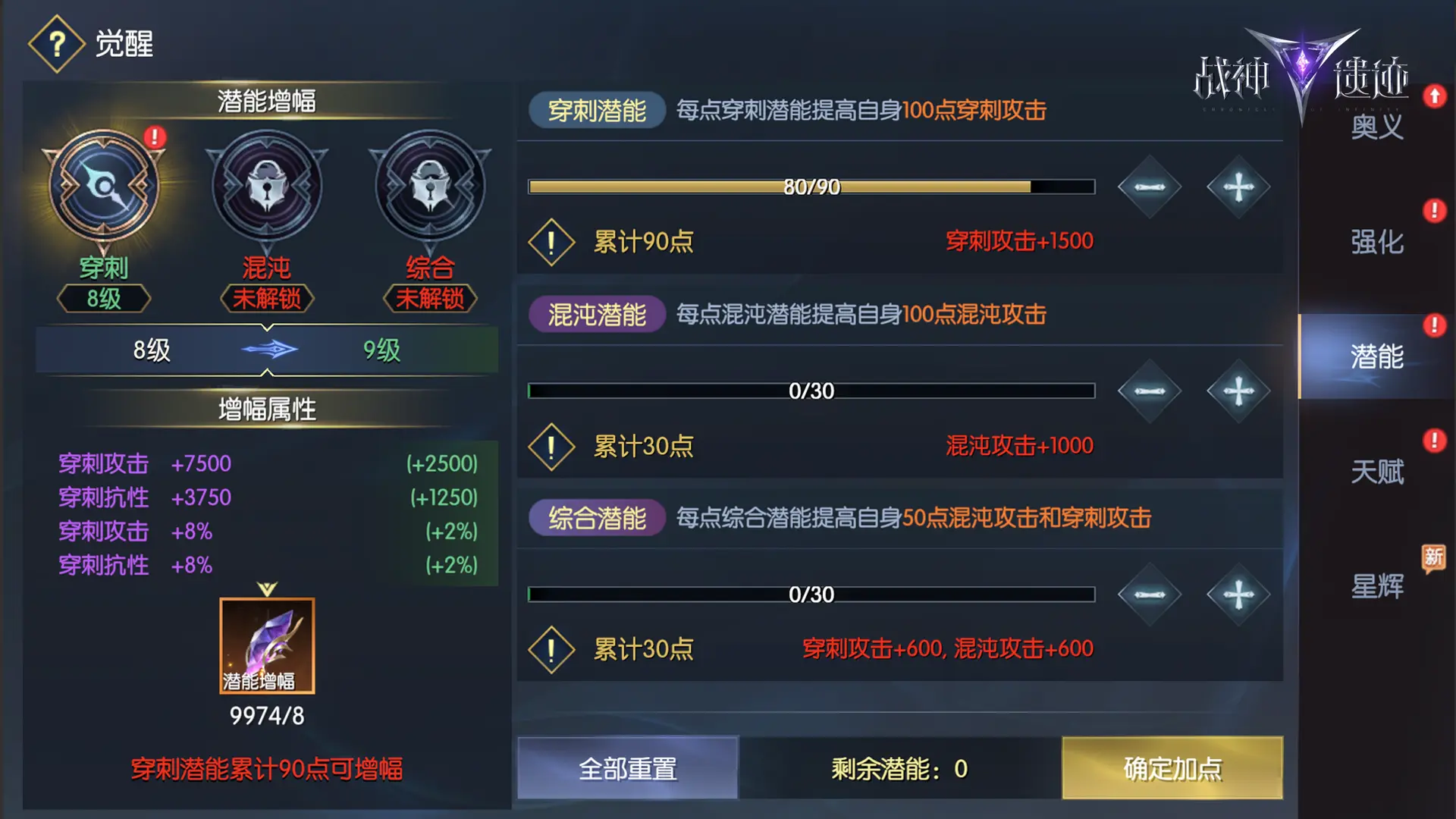
Task: Click the 潜能增幅 item thumbnail
Action: pos(266,645)
